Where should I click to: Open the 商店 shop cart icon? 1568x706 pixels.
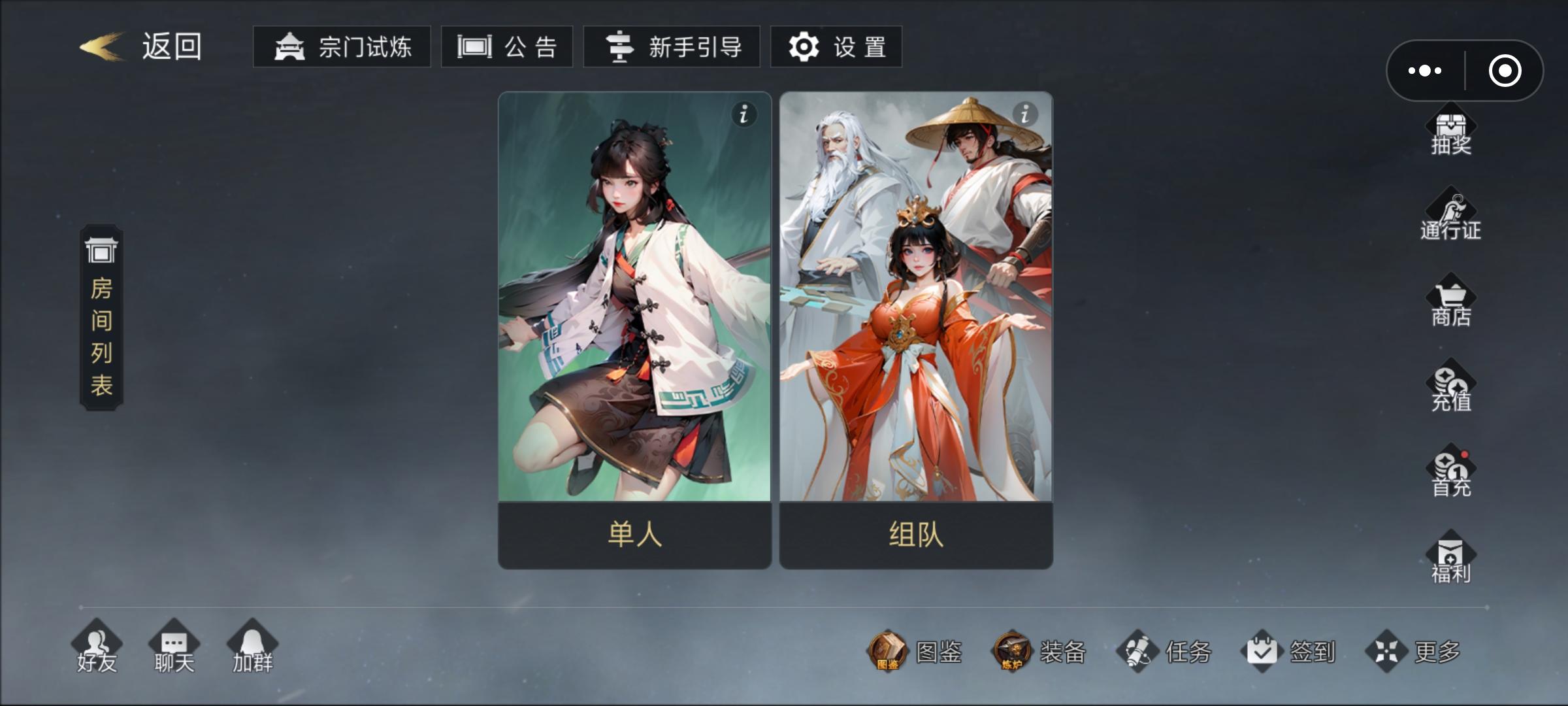(x=1452, y=302)
